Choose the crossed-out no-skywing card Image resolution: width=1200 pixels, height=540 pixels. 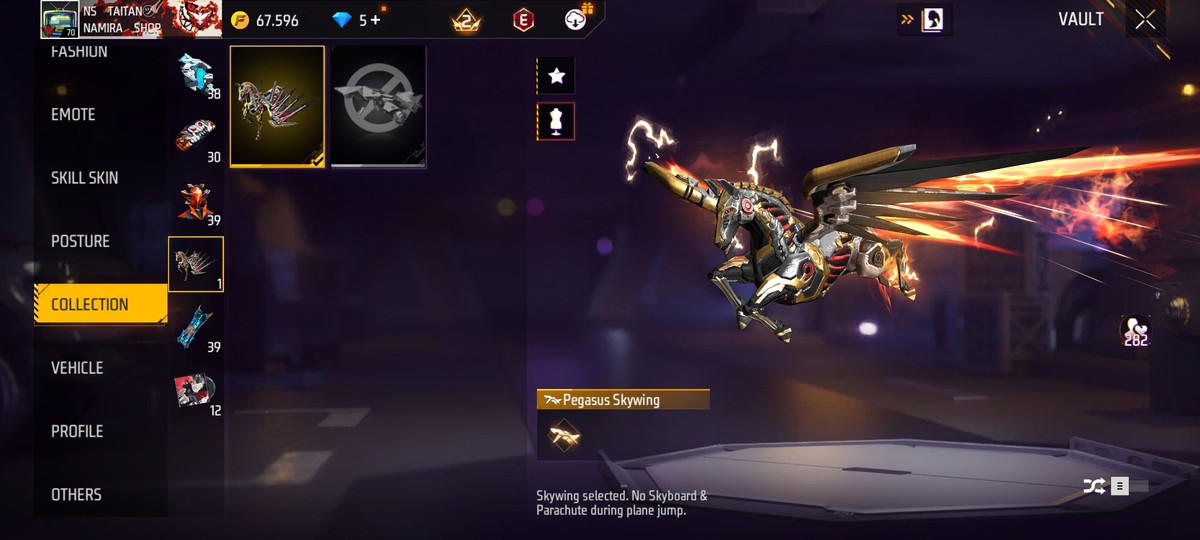coord(378,105)
